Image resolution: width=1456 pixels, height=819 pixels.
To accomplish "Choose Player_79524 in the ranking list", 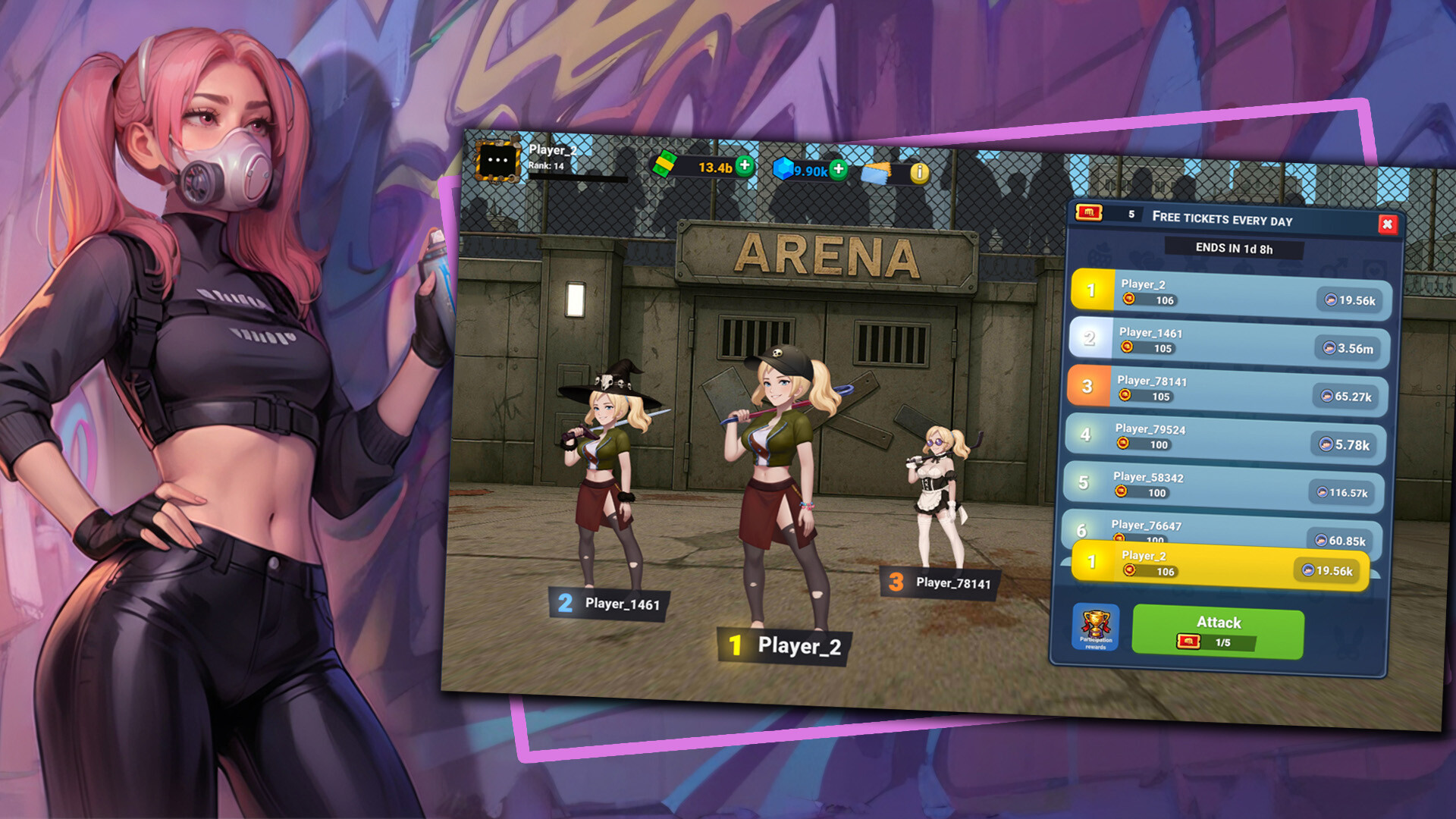I will click(1225, 438).
